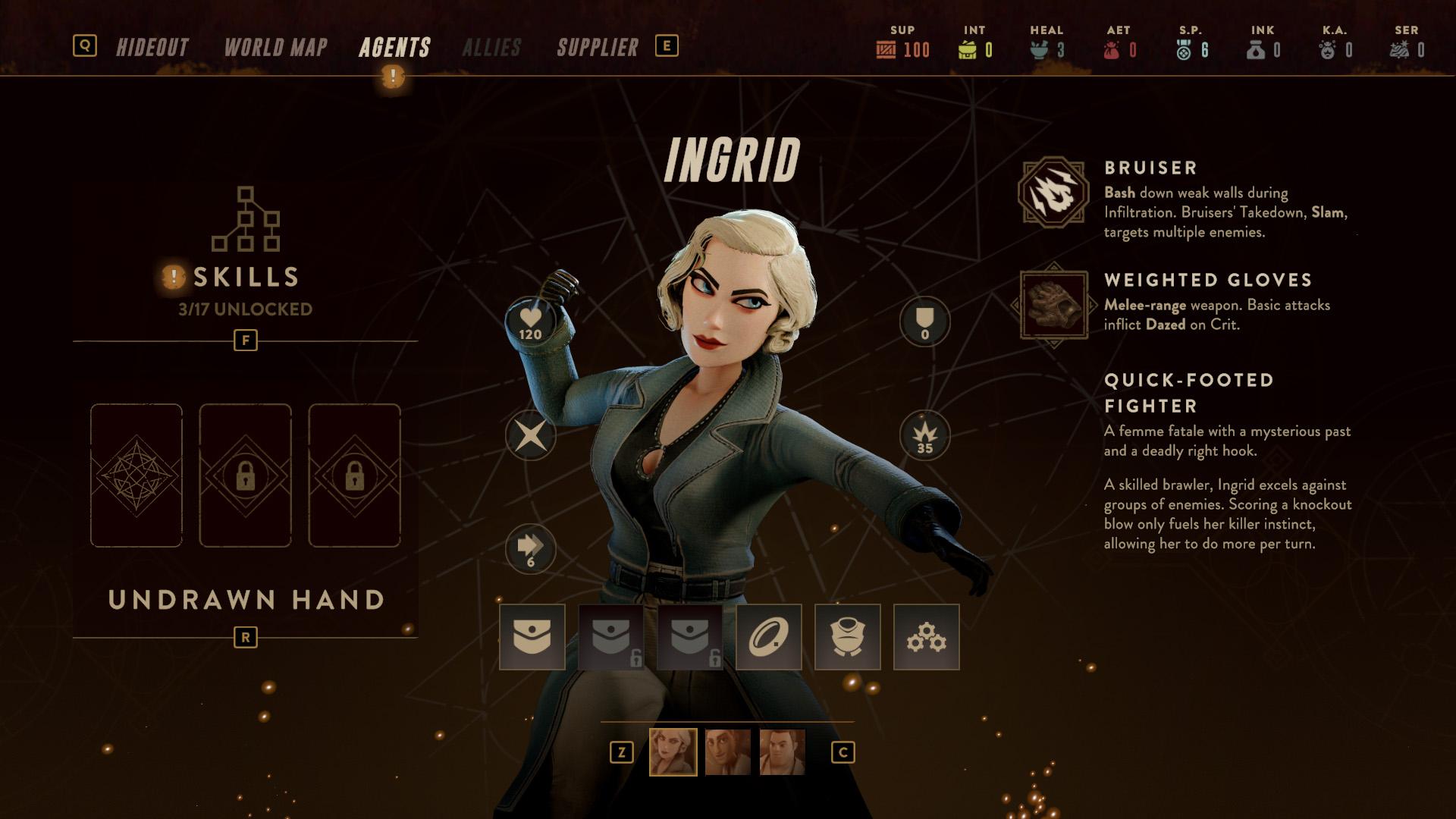Open the Undrawn Hand card panel
Screen dimensions: 1456x819
(x=246, y=600)
